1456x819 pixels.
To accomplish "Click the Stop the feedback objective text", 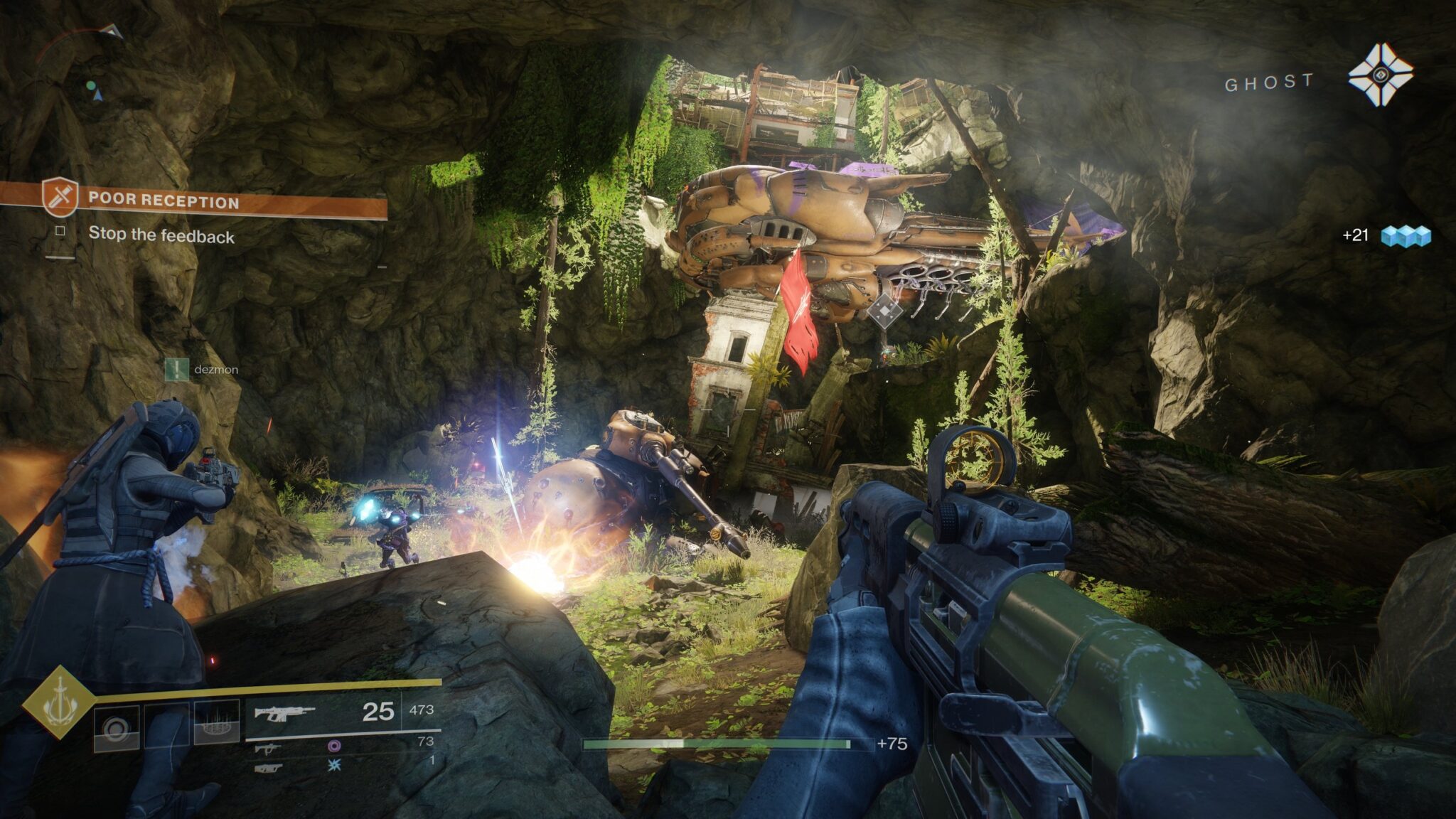I will pos(162,234).
